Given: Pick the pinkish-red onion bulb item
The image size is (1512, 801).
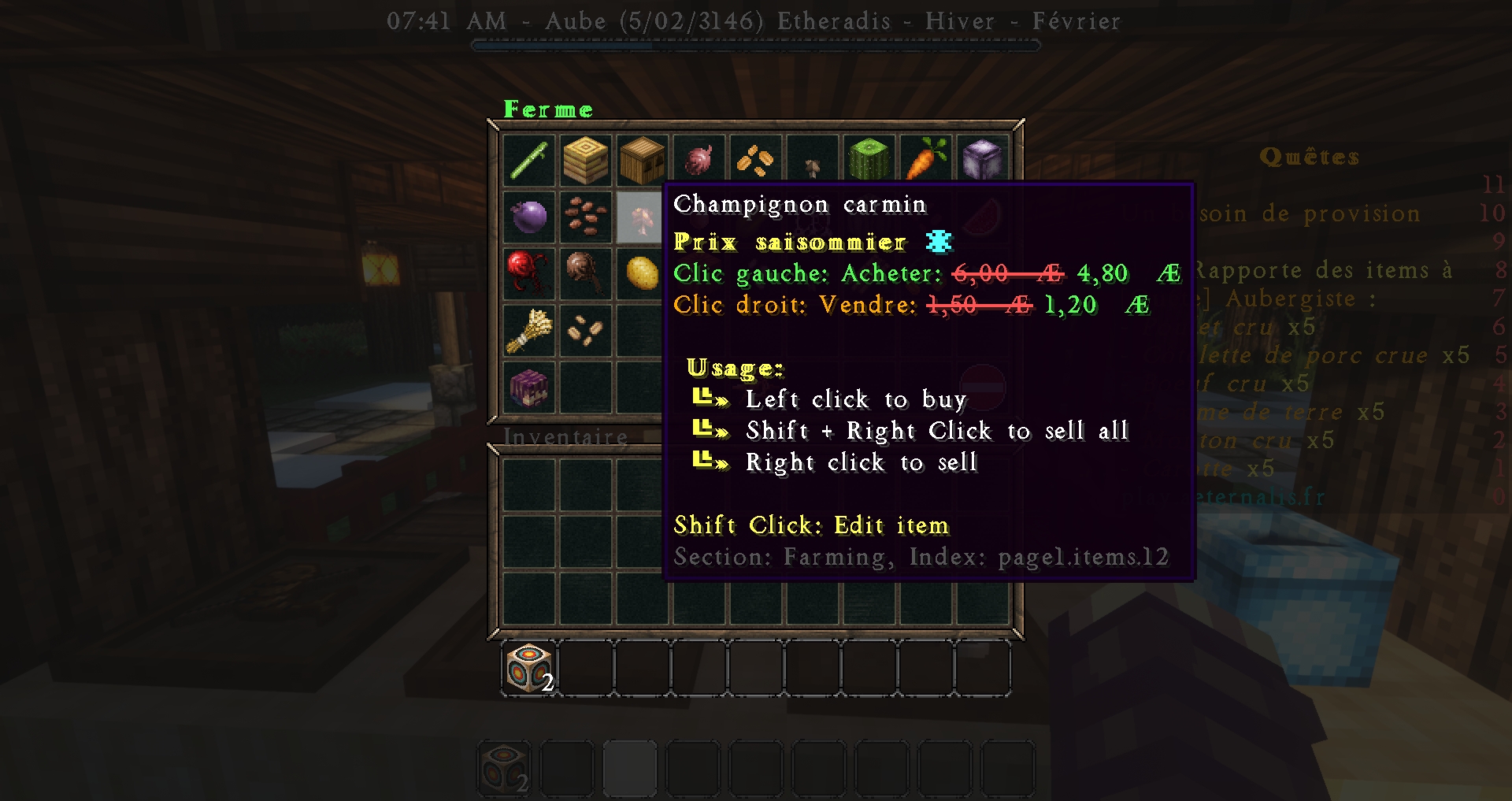Looking at the screenshot, I should click(x=699, y=160).
